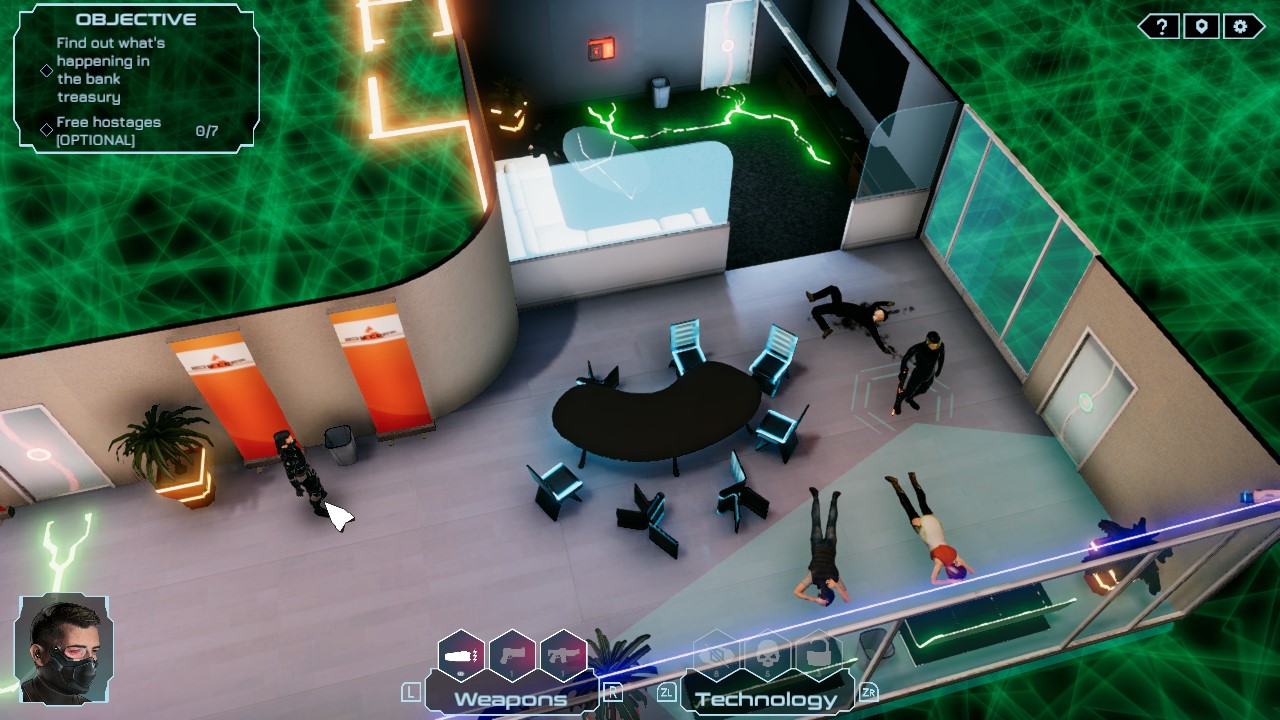Open the settings gear menu
1280x720 pixels.
coord(1240,27)
